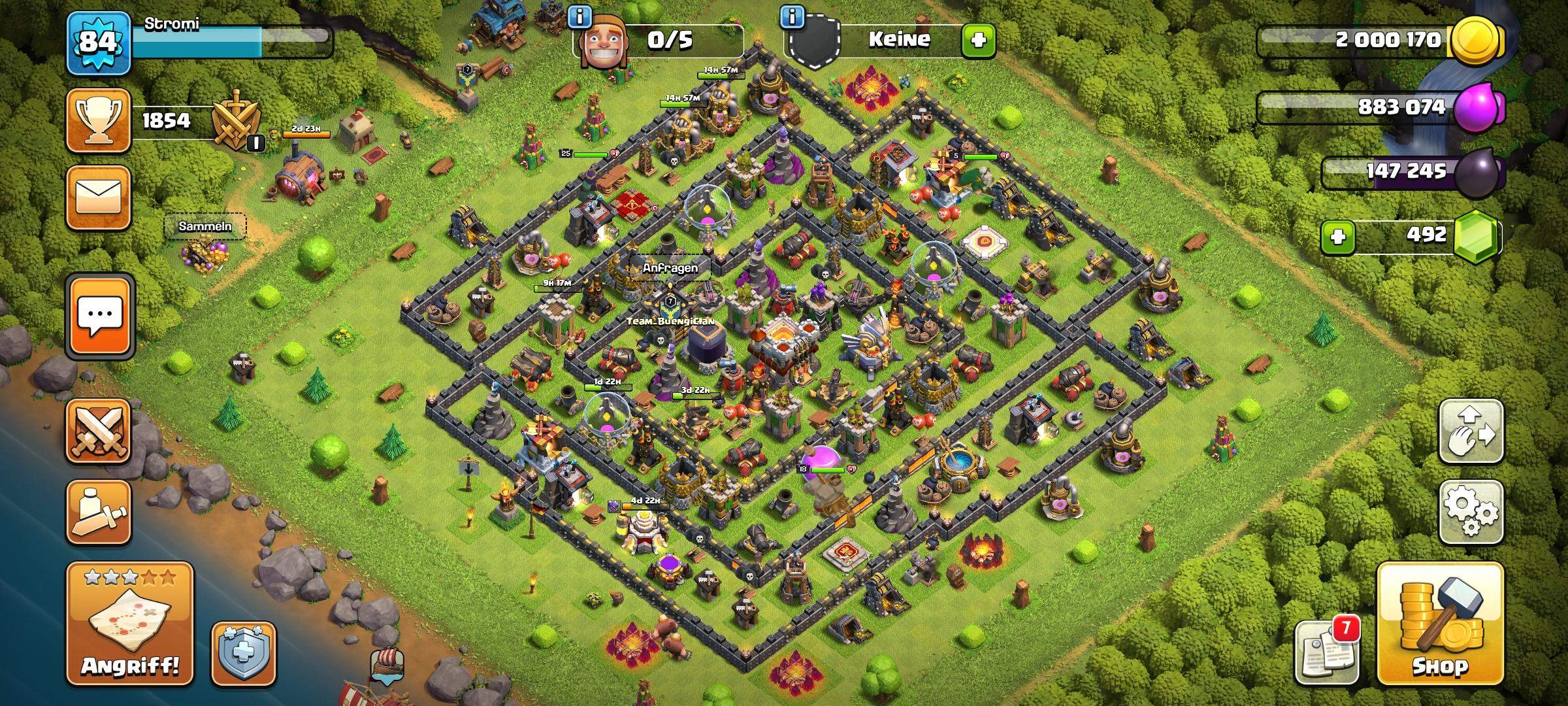Collect loot with the Sammeln label
Screen dimensions: 1568x706
204,227
